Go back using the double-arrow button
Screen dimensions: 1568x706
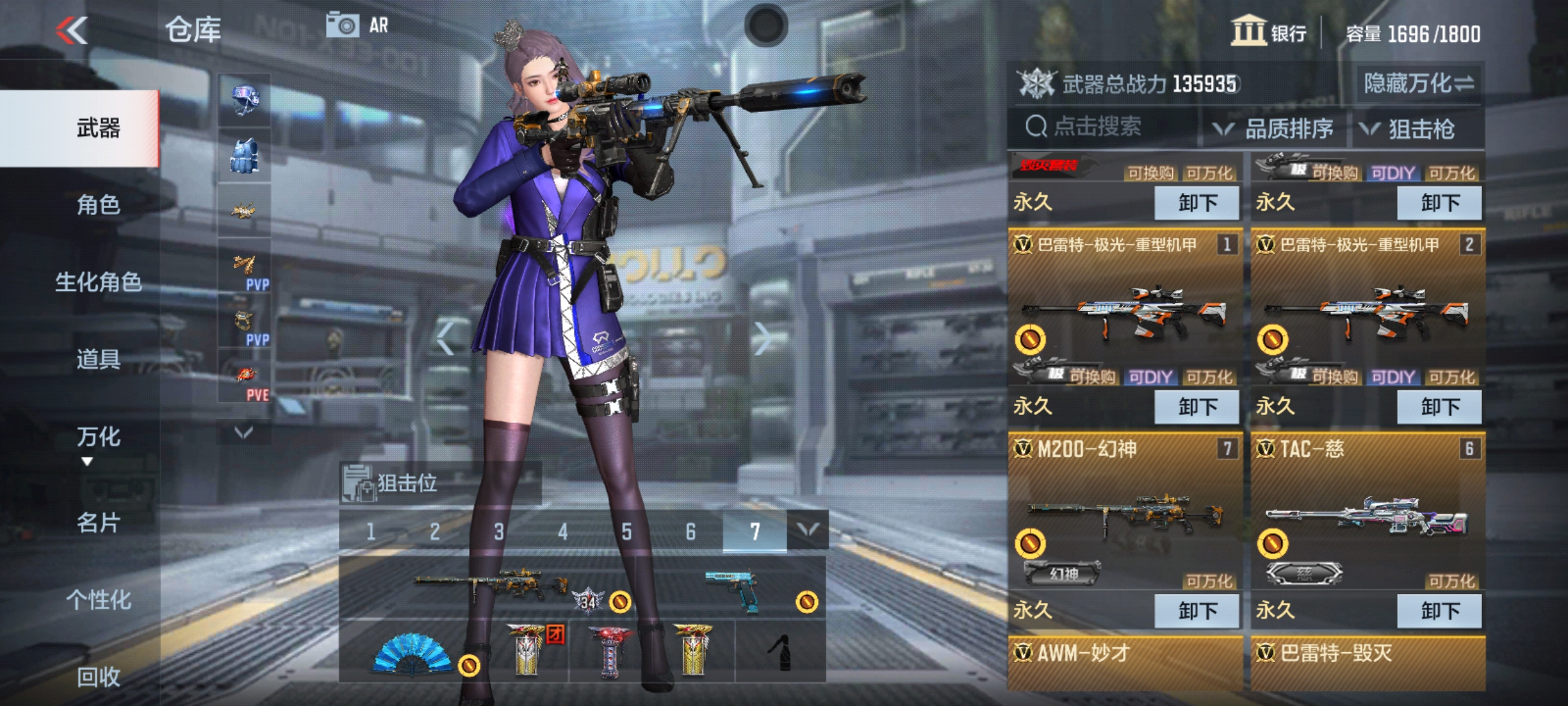click(x=71, y=30)
